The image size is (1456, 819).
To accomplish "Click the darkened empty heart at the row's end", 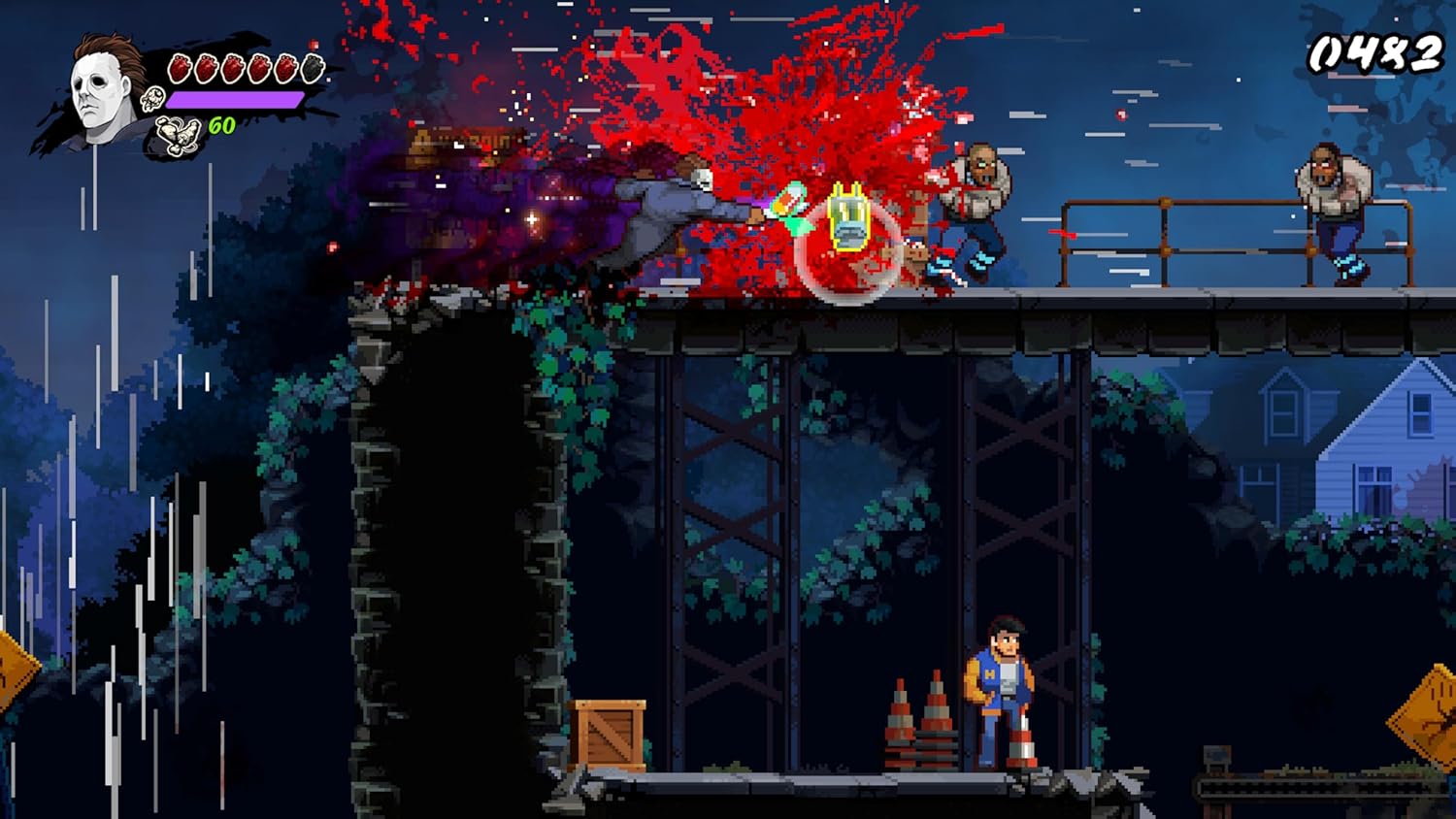I will (311, 66).
